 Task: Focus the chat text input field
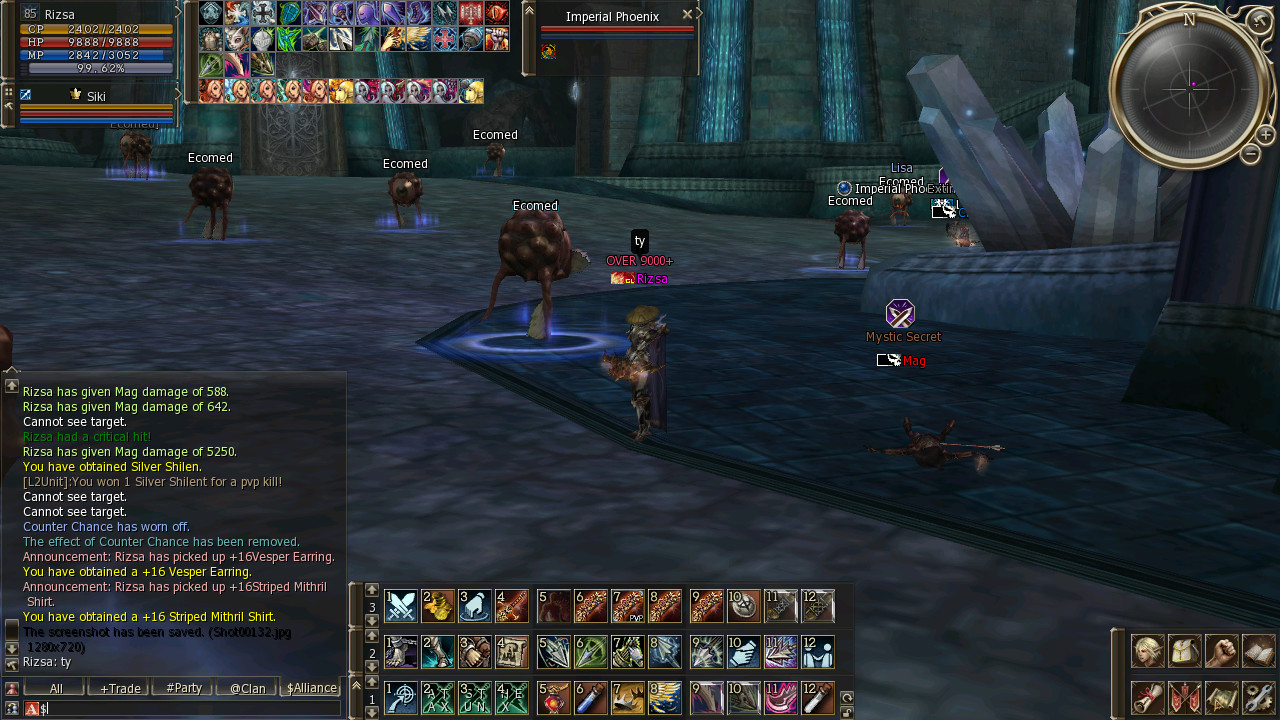(x=190, y=708)
